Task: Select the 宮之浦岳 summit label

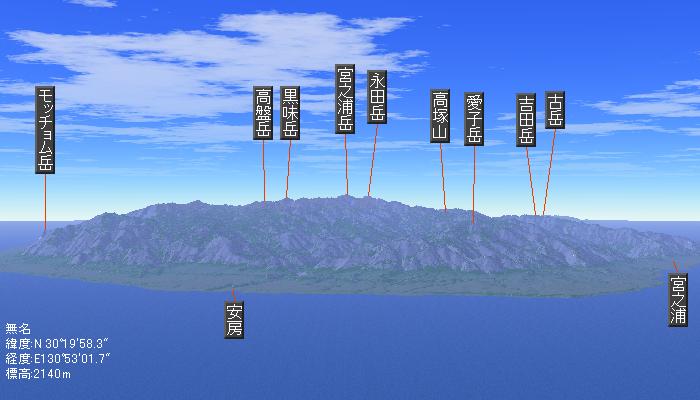Action: (x=345, y=100)
